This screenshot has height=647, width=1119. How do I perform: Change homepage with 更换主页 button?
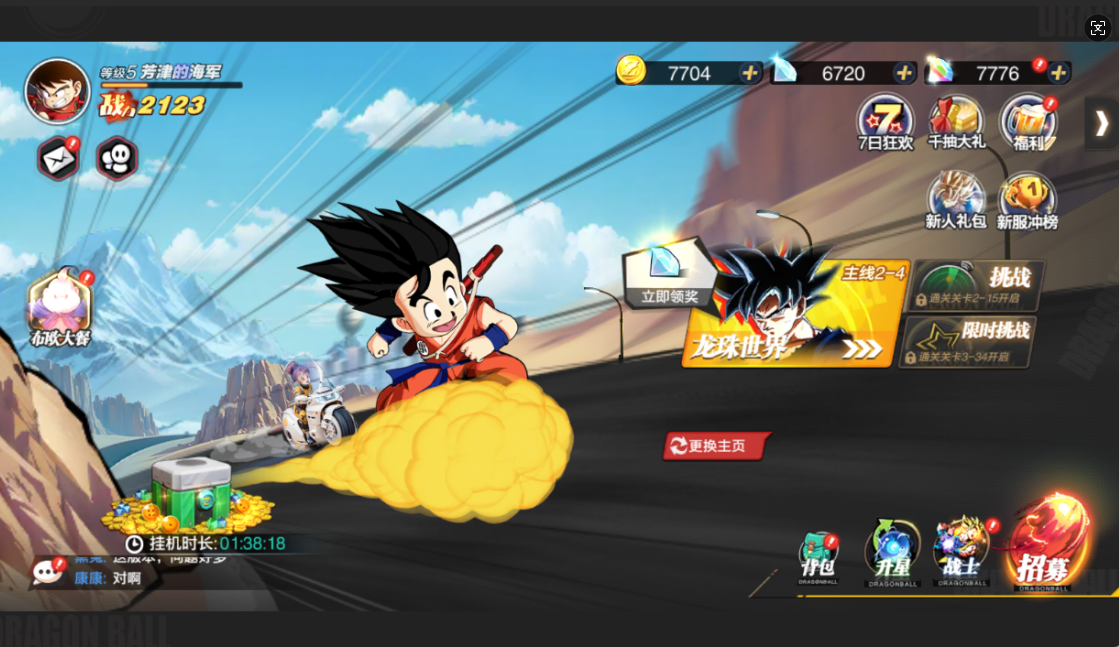(x=716, y=446)
